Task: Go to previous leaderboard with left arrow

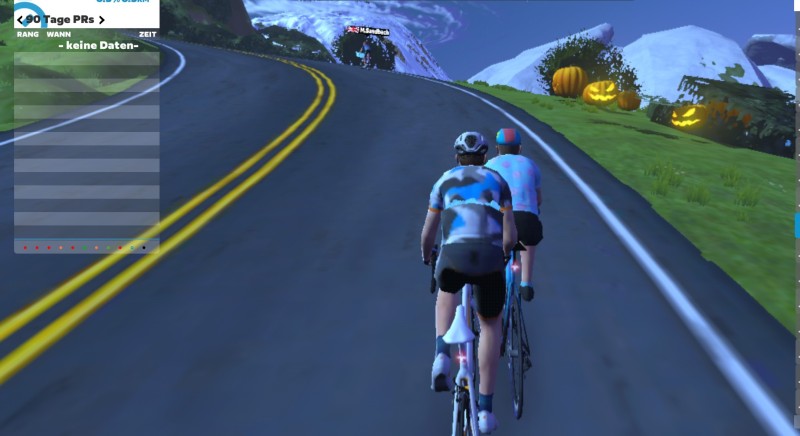Action: tap(20, 20)
